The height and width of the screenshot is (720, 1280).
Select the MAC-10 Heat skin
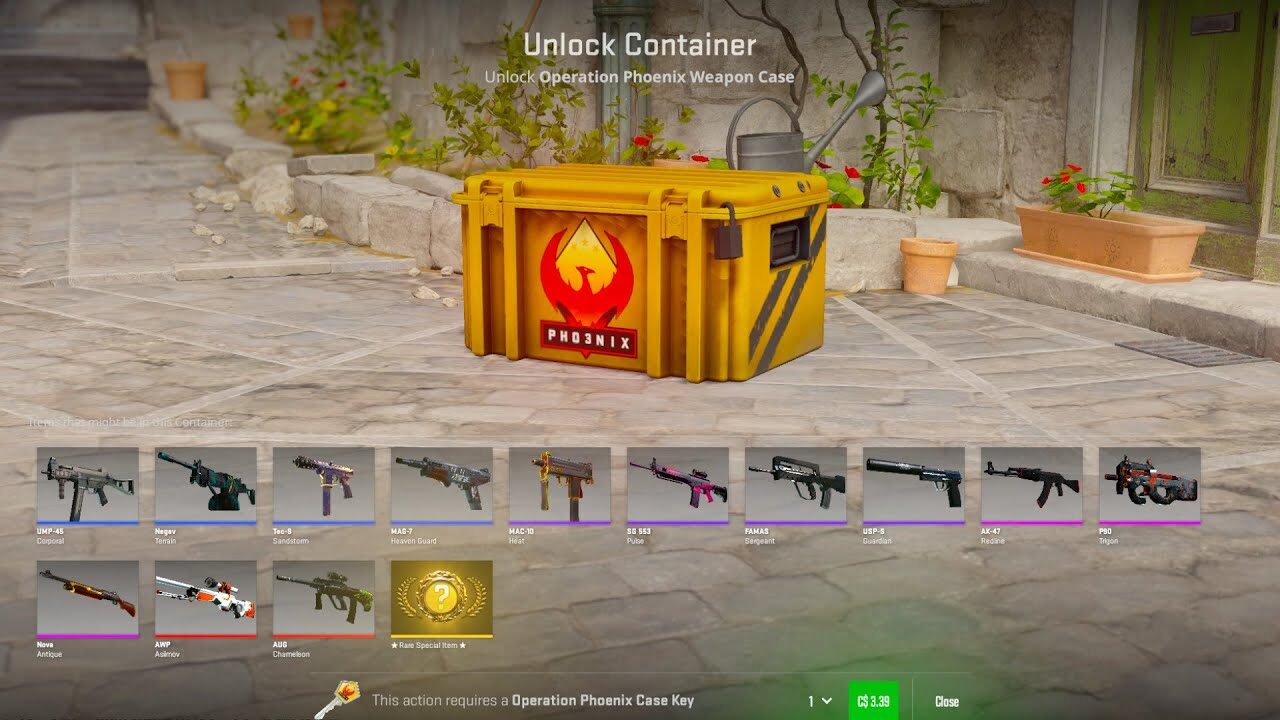coord(559,488)
